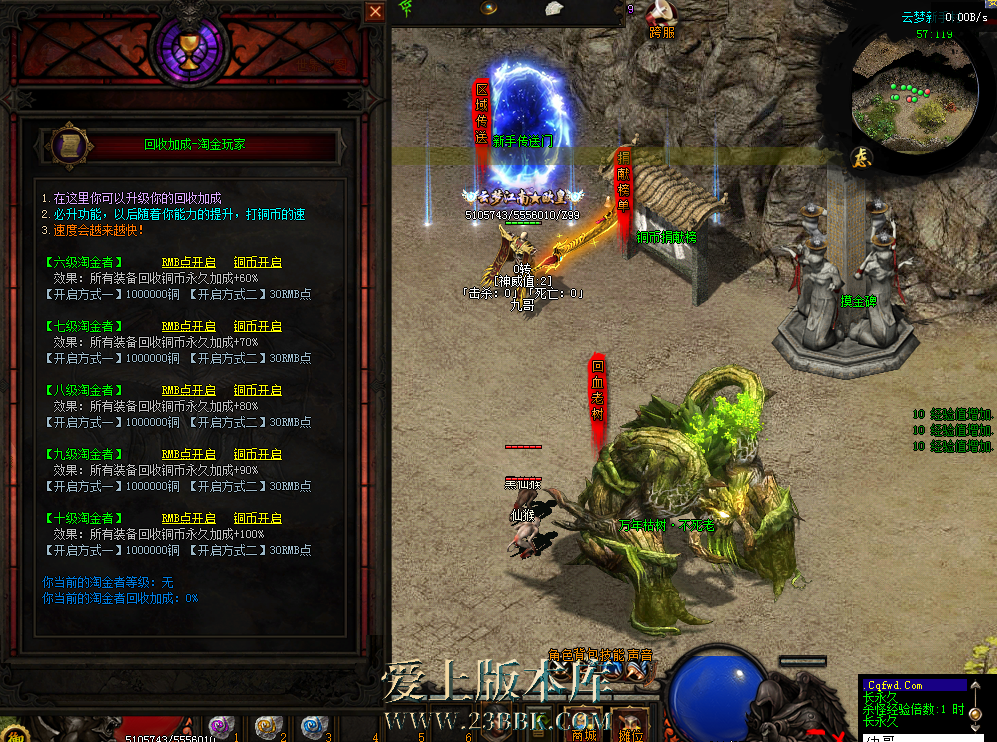Screen dimensions: 997x742
Task: Open level nine gold digger with RMB points
Action: pyautogui.click(x=189, y=455)
